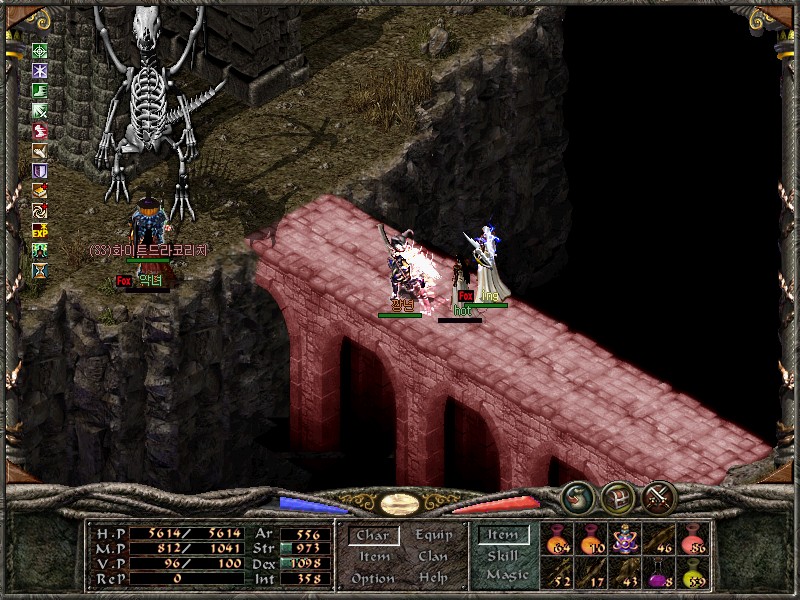The height and width of the screenshot is (600, 800).
Task: Open the Clan menu
Action: (x=433, y=557)
